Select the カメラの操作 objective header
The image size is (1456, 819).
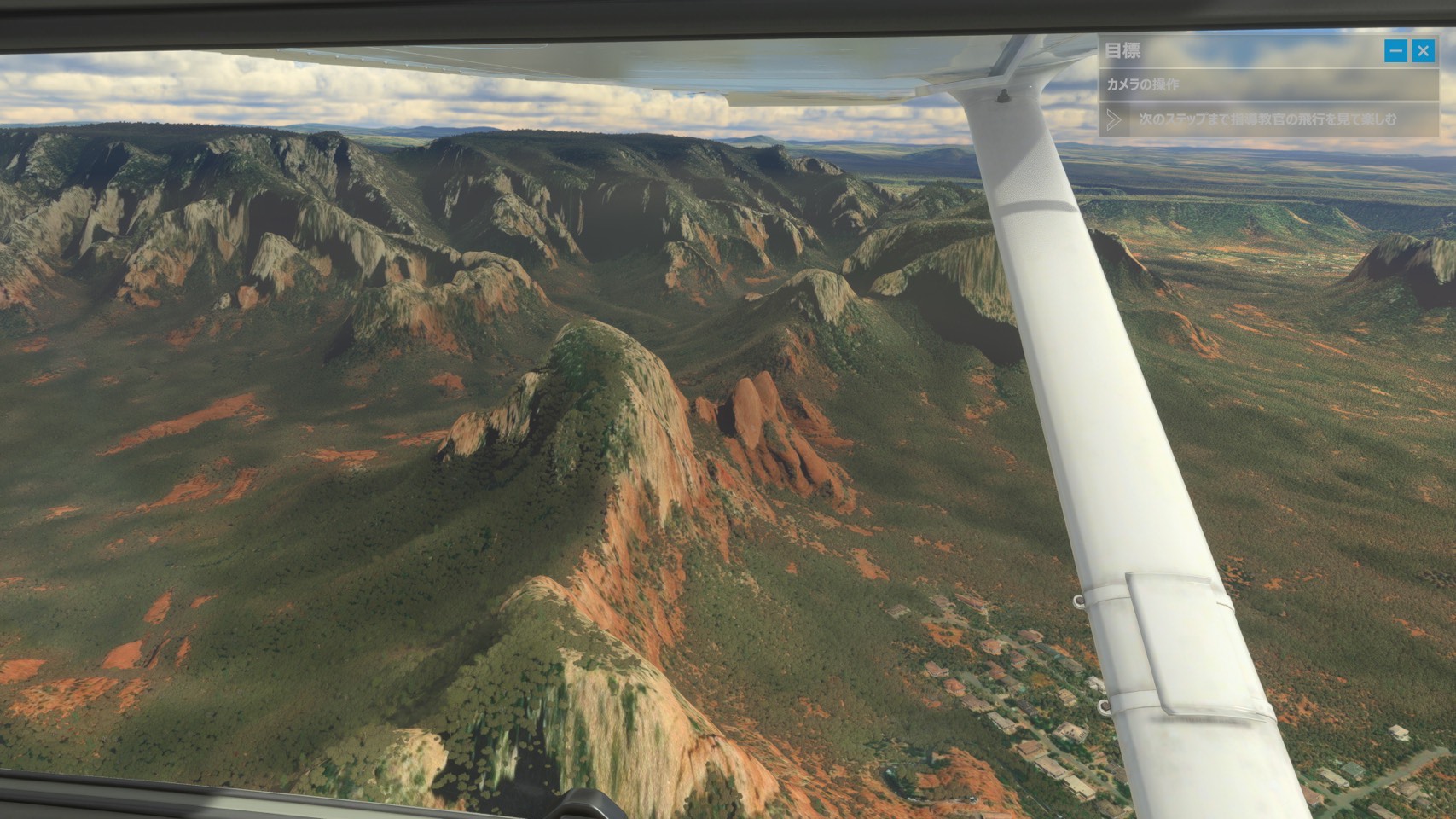(x=1143, y=84)
